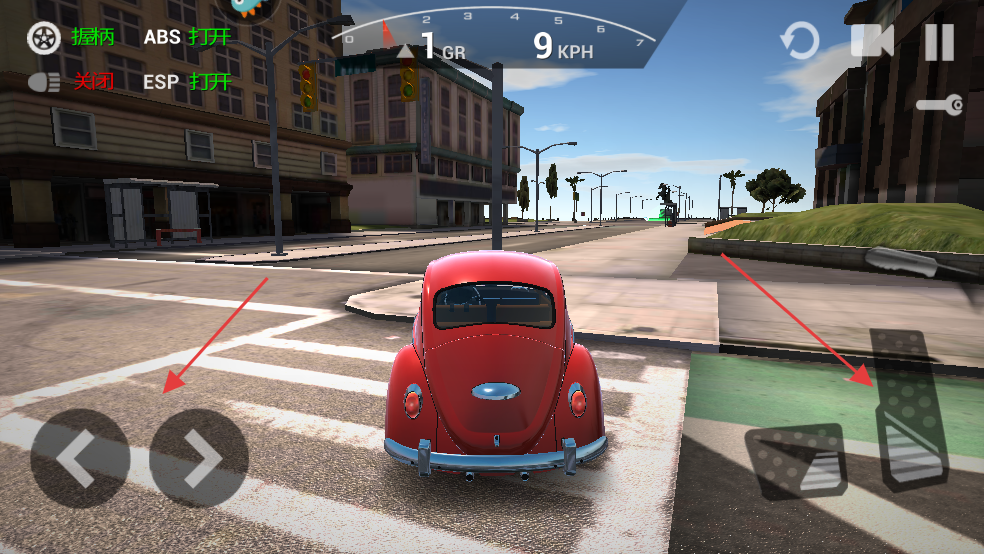Switch the camera view
Viewport: 984px width, 554px height.
(x=871, y=42)
